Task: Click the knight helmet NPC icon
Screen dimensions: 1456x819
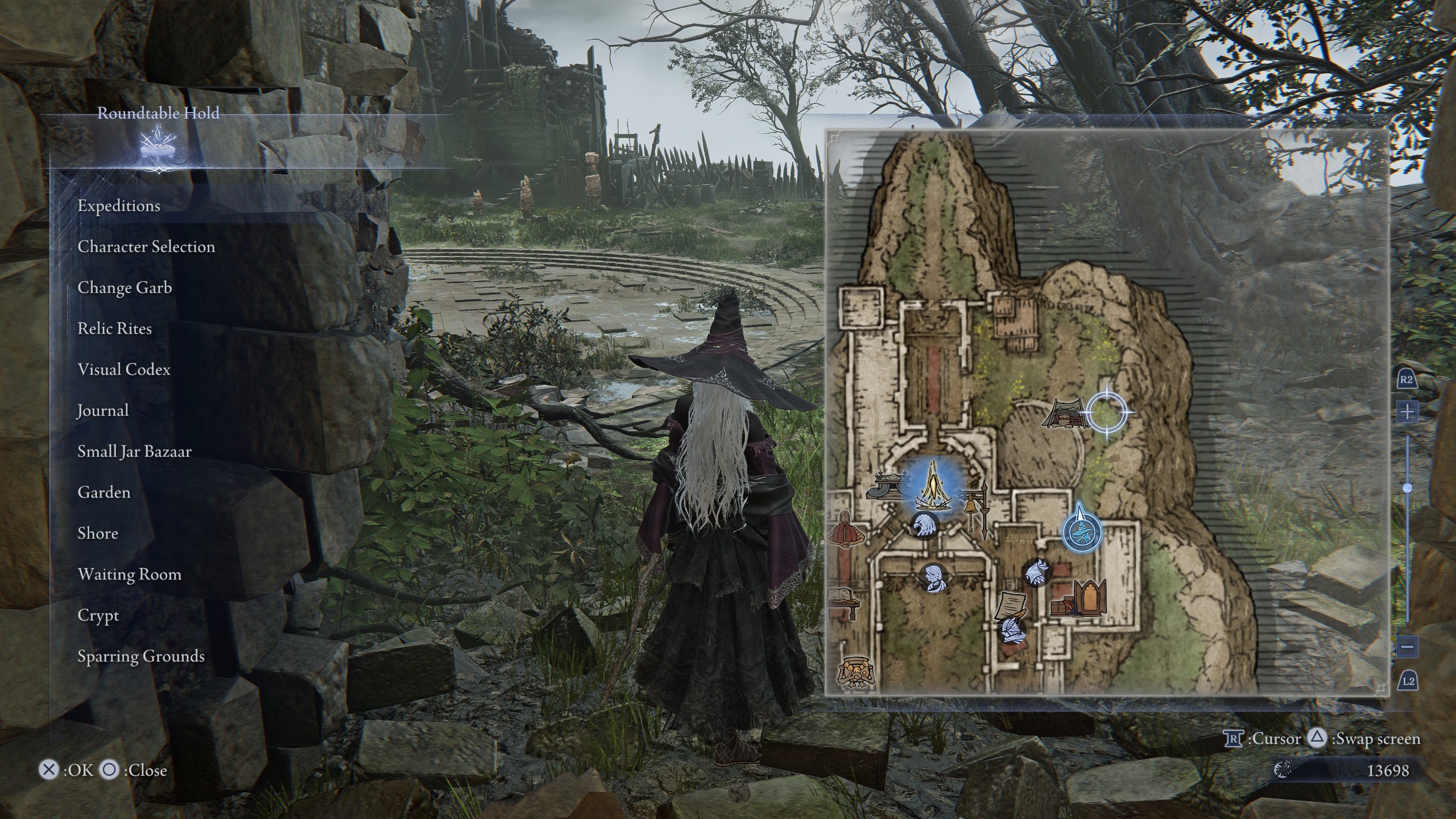Action: click(x=1036, y=572)
